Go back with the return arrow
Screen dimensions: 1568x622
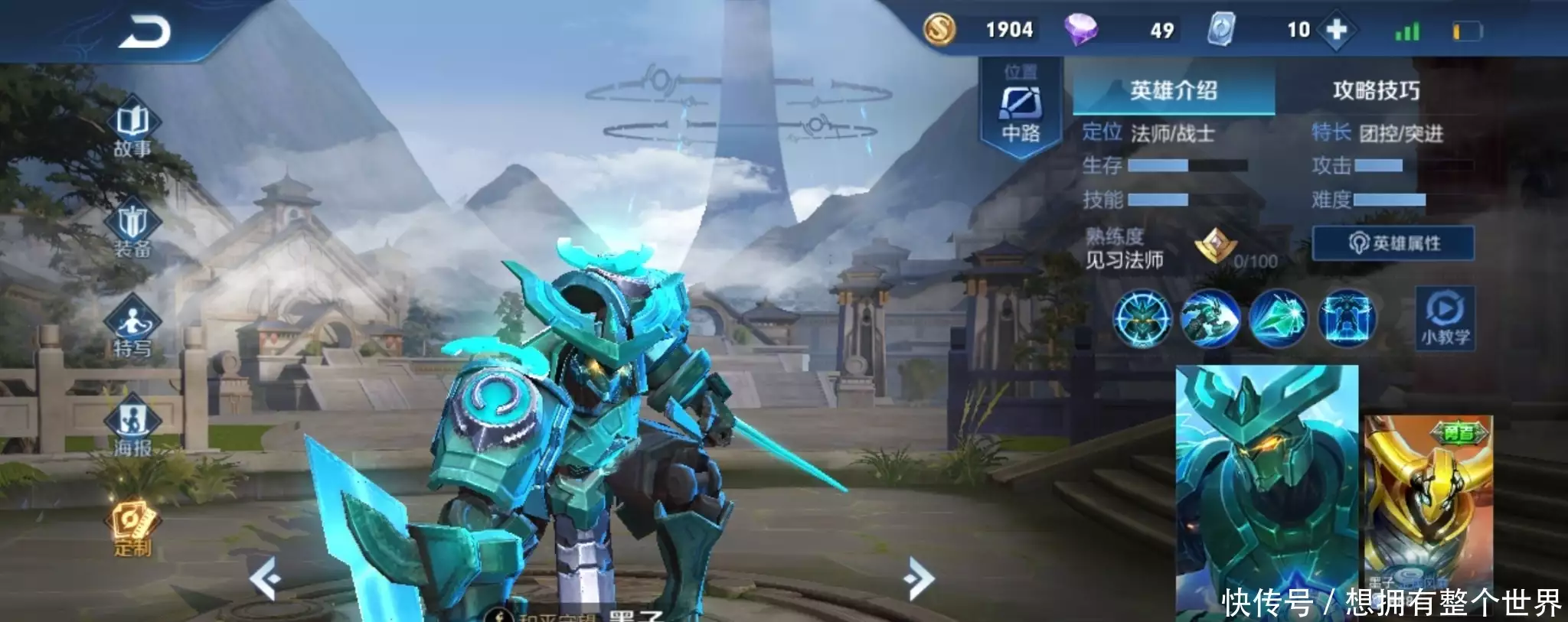[144, 32]
